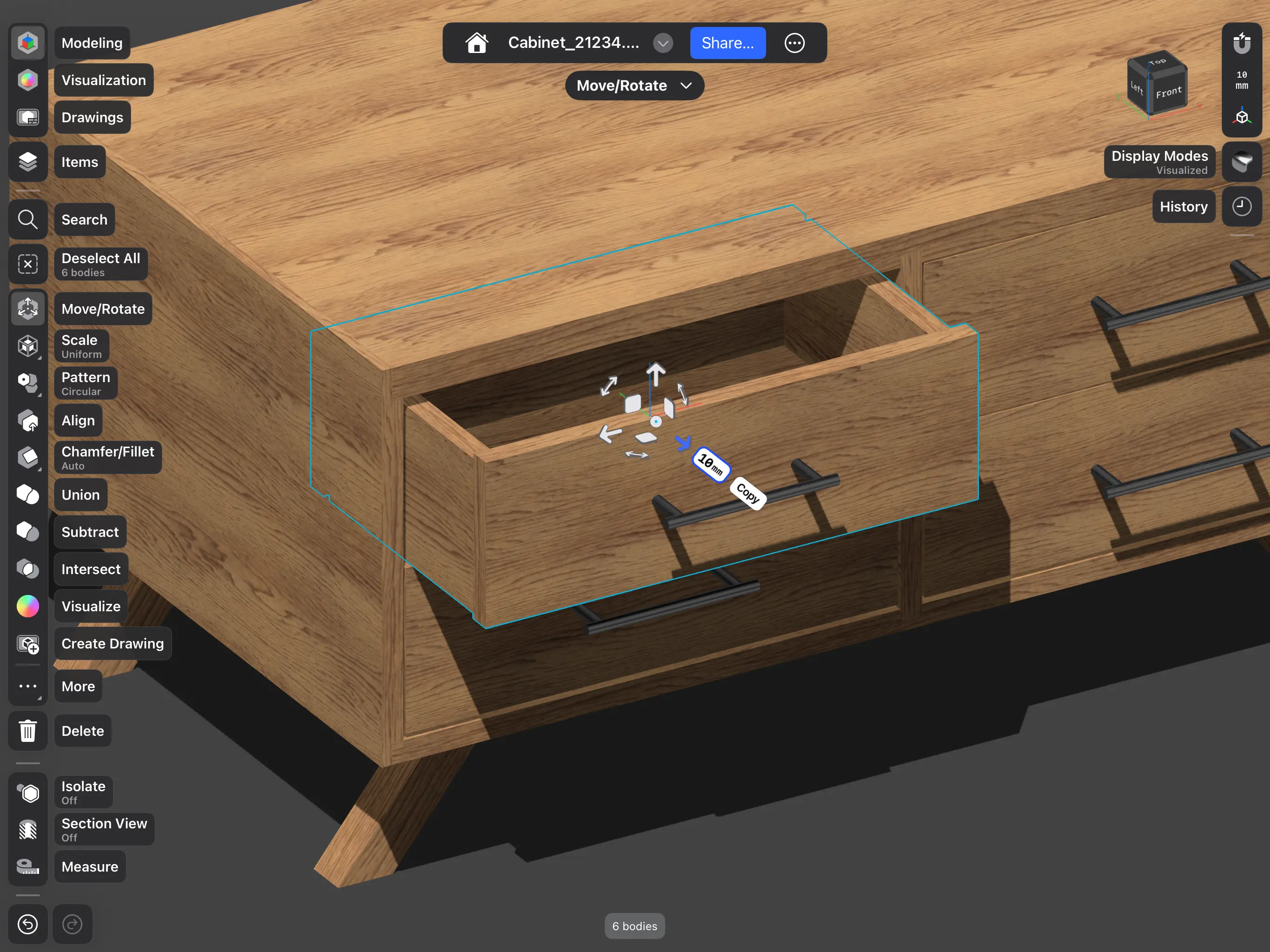Click the Share button

[728, 42]
